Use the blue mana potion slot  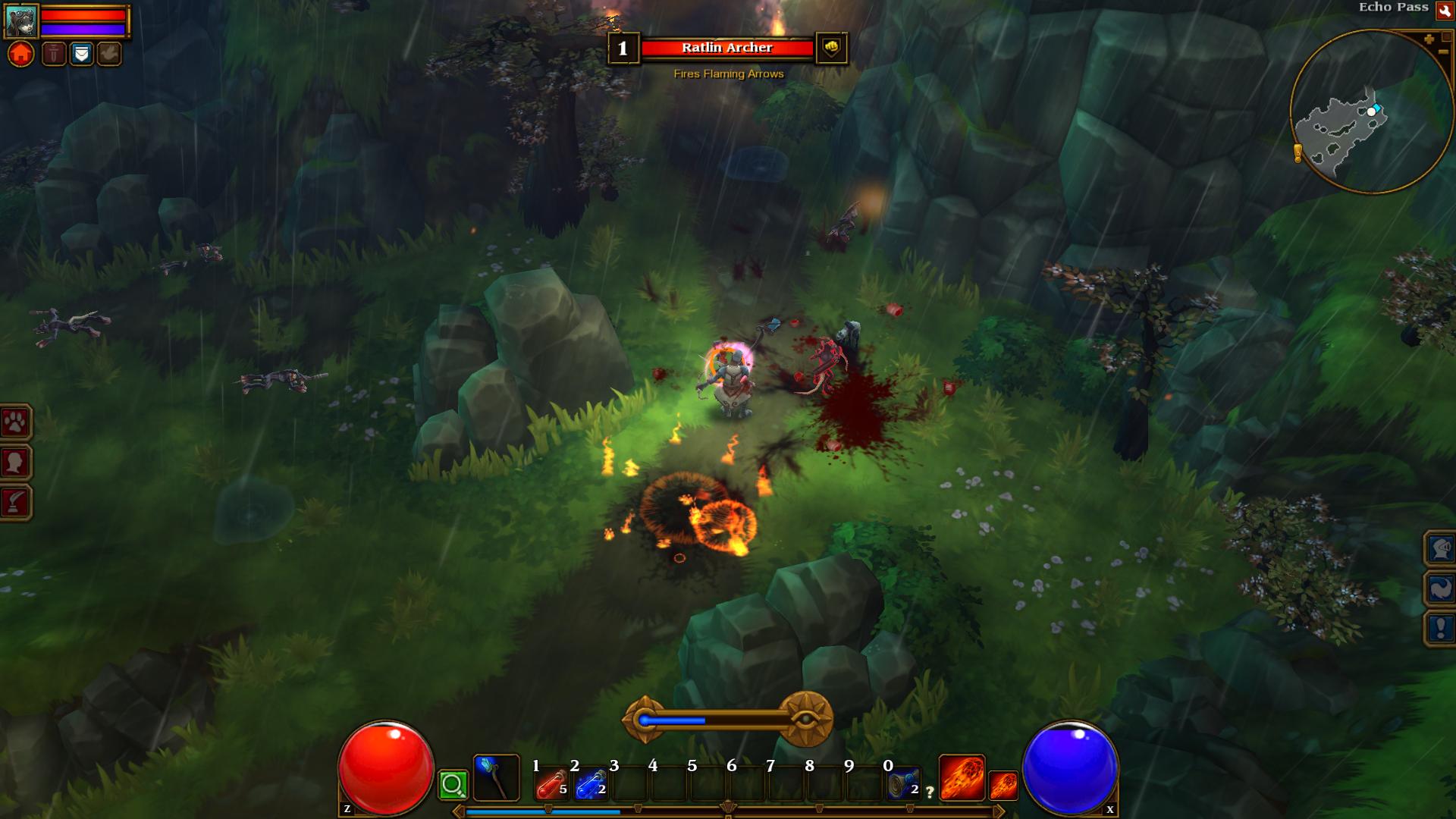[591, 785]
